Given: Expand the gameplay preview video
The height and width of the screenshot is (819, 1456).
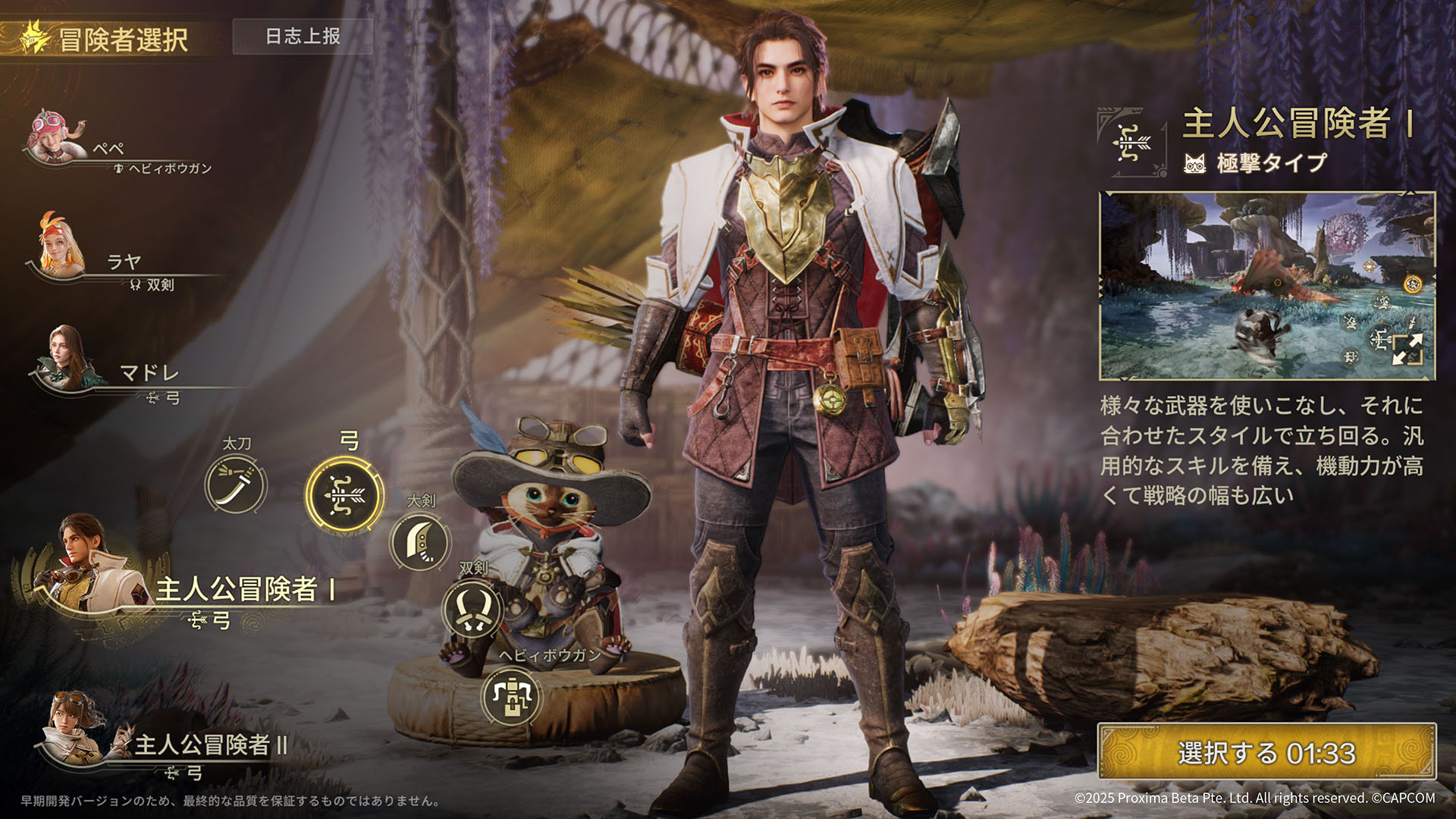Looking at the screenshot, I should click(x=1407, y=350).
